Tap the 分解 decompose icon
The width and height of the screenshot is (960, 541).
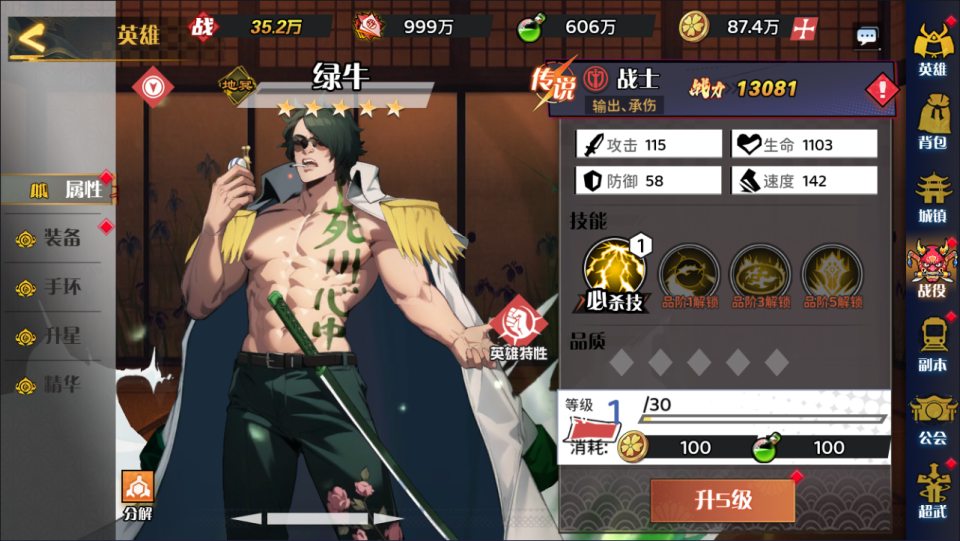[138, 496]
